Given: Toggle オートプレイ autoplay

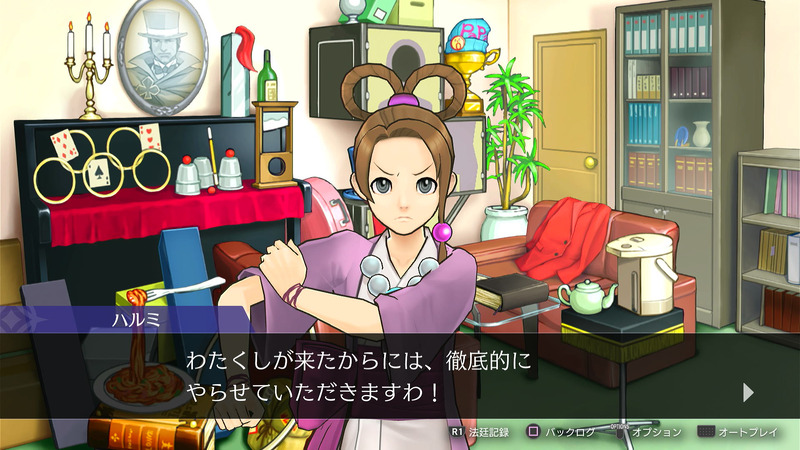Looking at the screenshot, I should click(741, 432).
